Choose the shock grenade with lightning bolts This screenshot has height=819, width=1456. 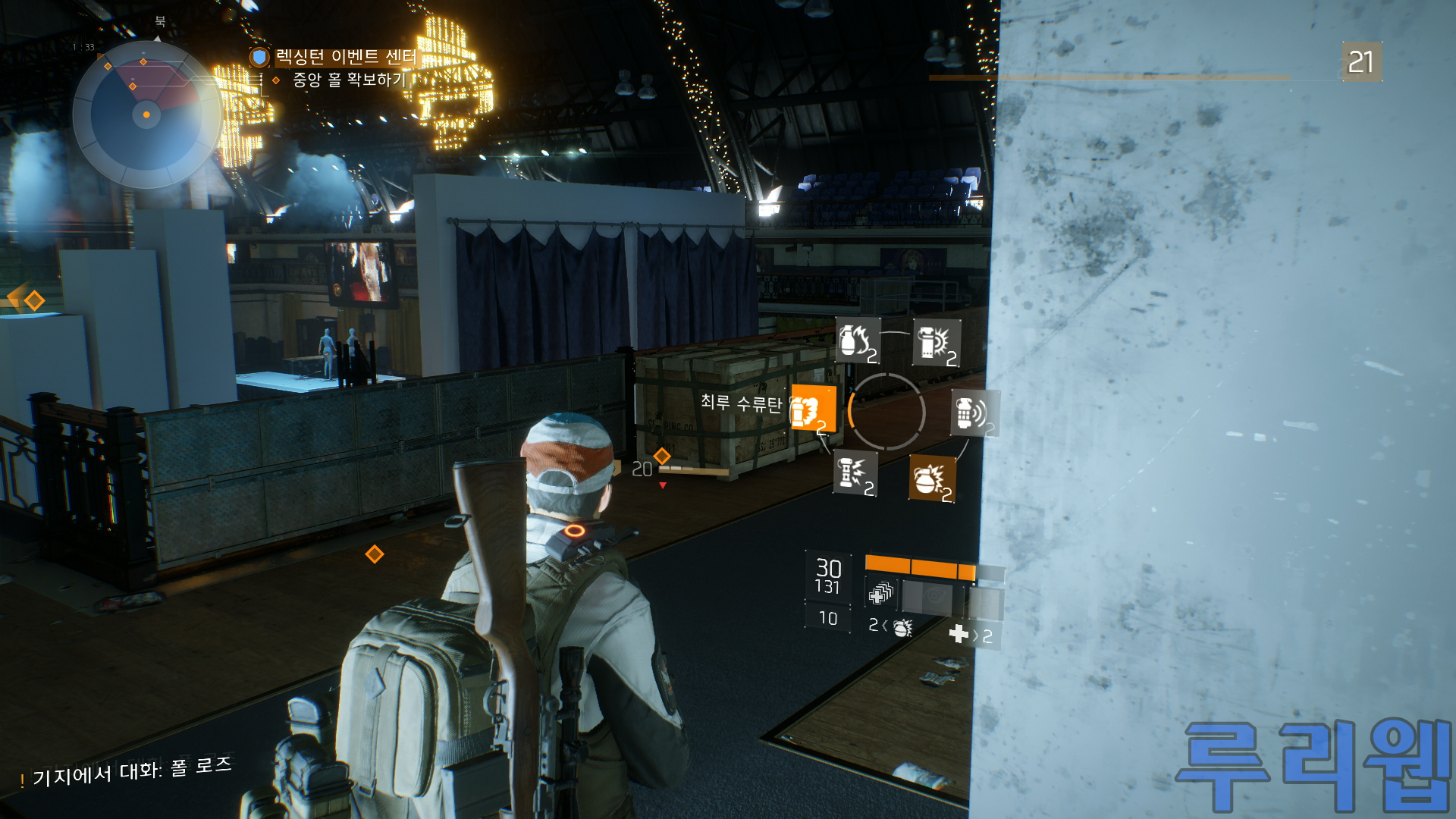tap(855, 473)
